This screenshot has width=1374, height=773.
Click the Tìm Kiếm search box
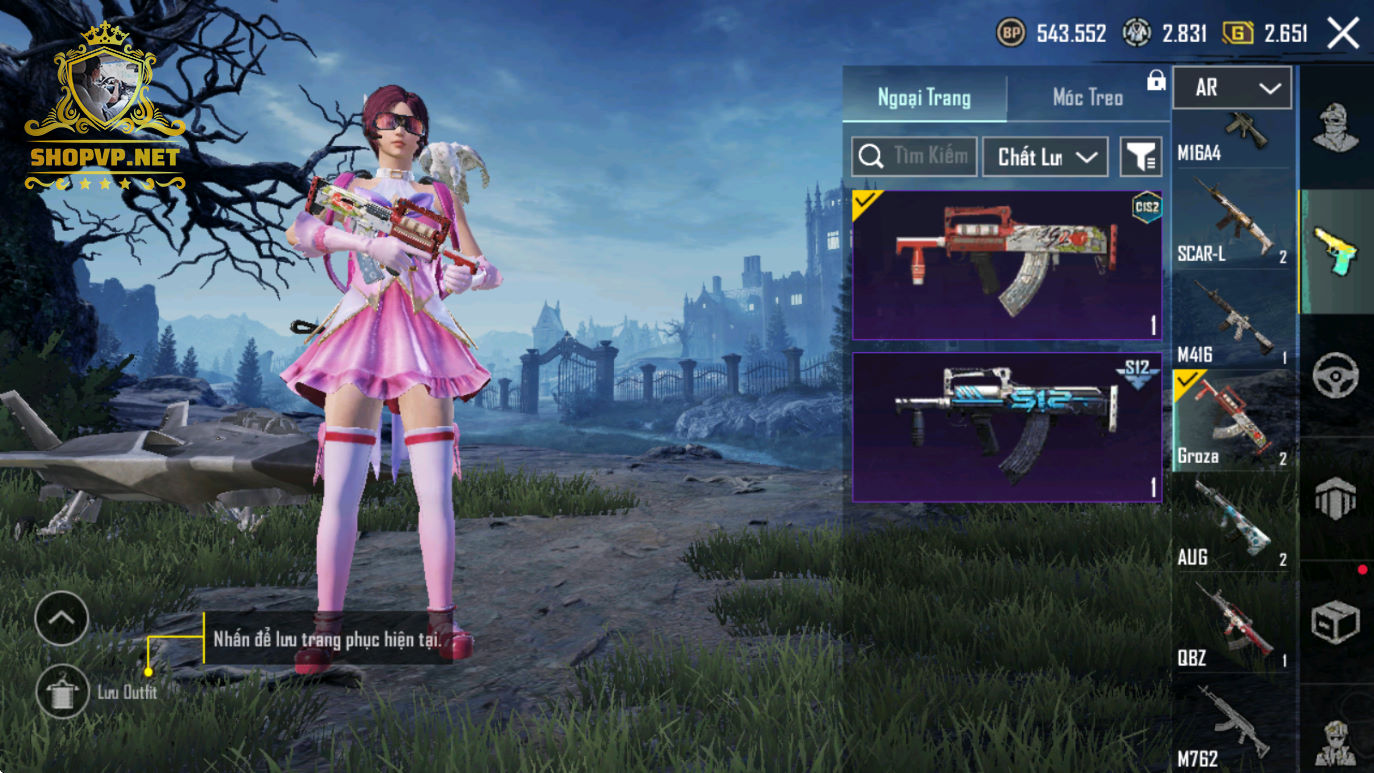pyautogui.click(x=914, y=157)
